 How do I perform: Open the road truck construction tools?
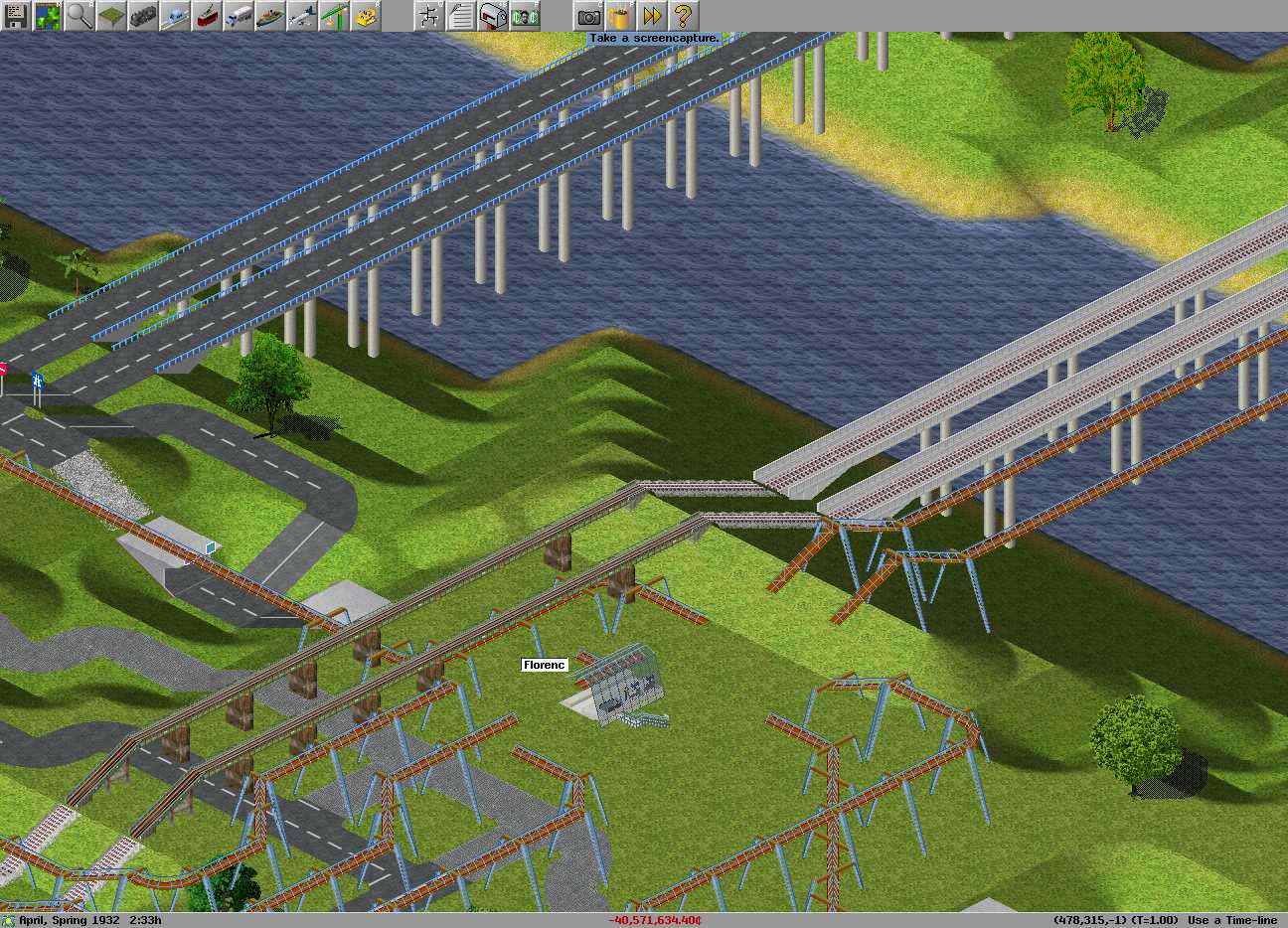point(239,16)
